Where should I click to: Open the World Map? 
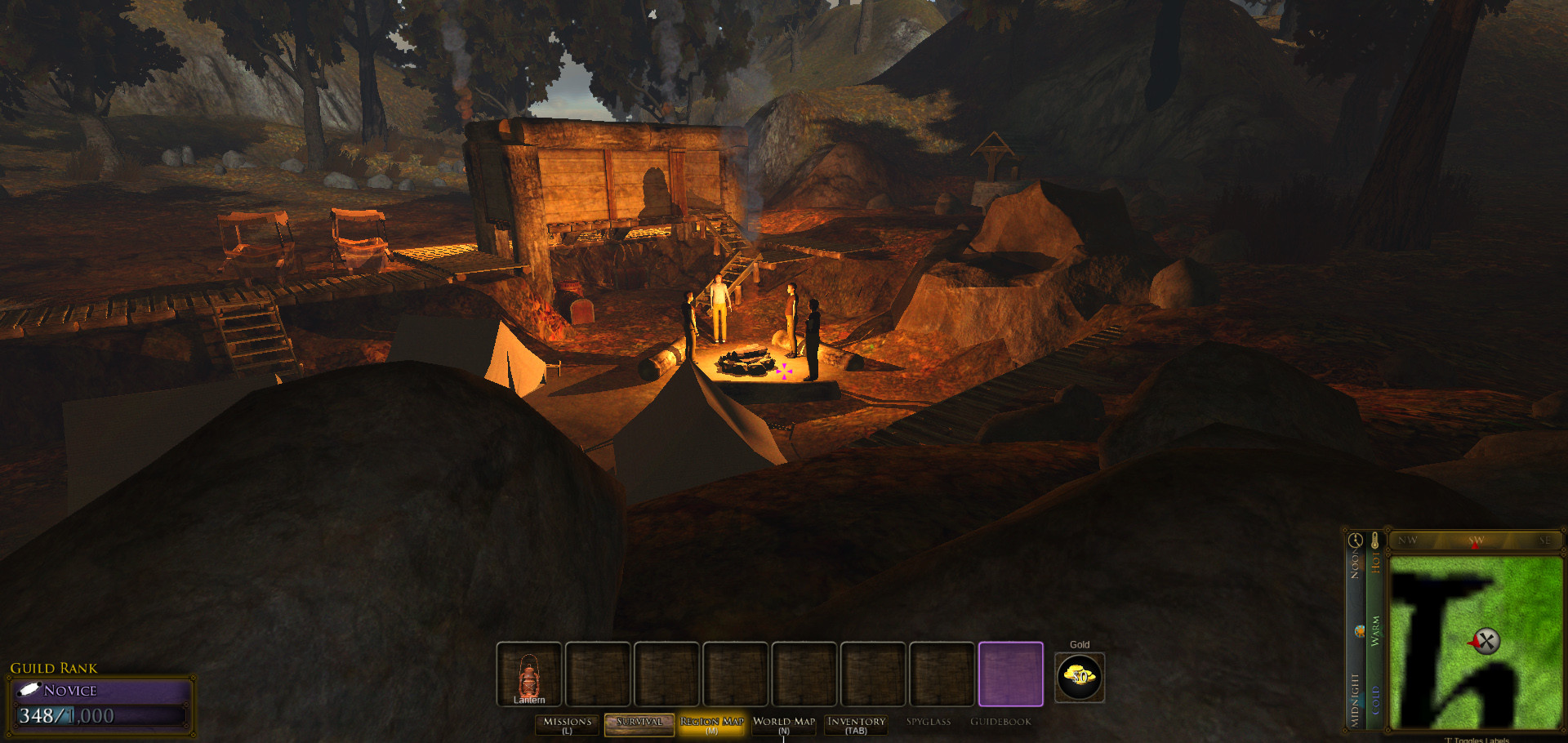pyautogui.click(x=784, y=724)
